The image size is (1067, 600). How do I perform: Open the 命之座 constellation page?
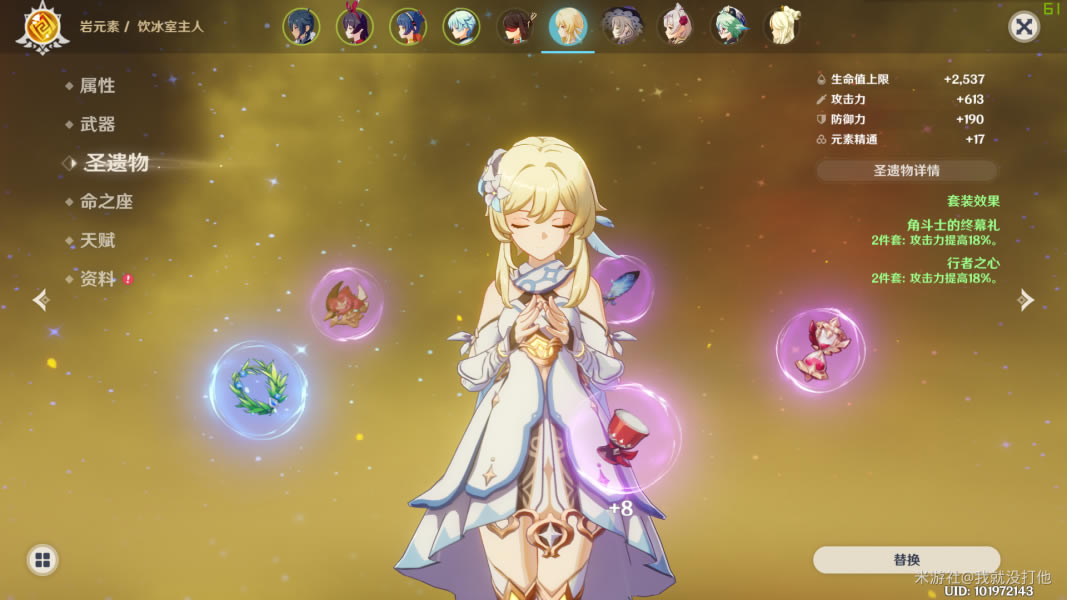pos(106,202)
